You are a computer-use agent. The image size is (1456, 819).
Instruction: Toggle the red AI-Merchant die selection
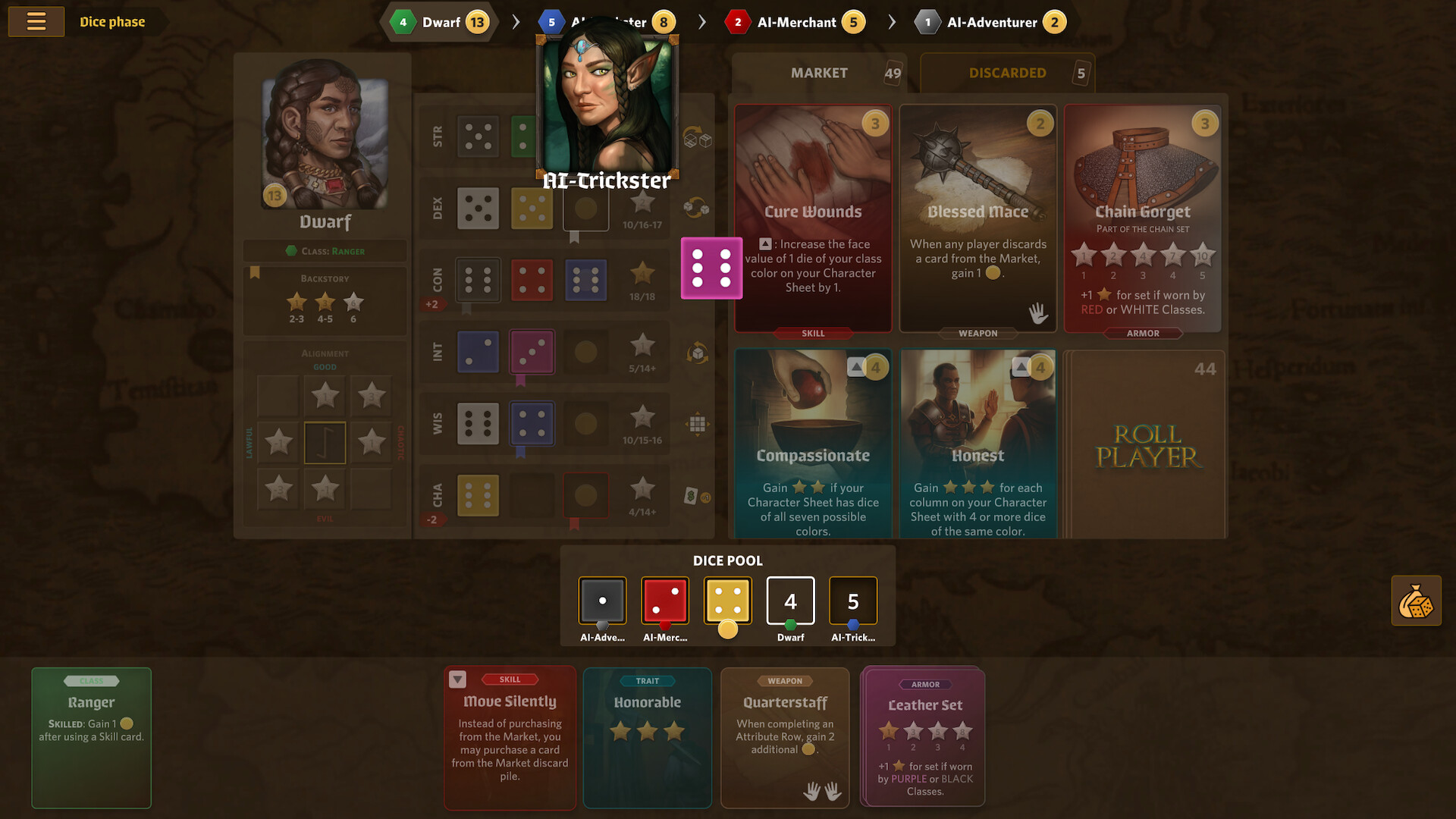click(665, 601)
